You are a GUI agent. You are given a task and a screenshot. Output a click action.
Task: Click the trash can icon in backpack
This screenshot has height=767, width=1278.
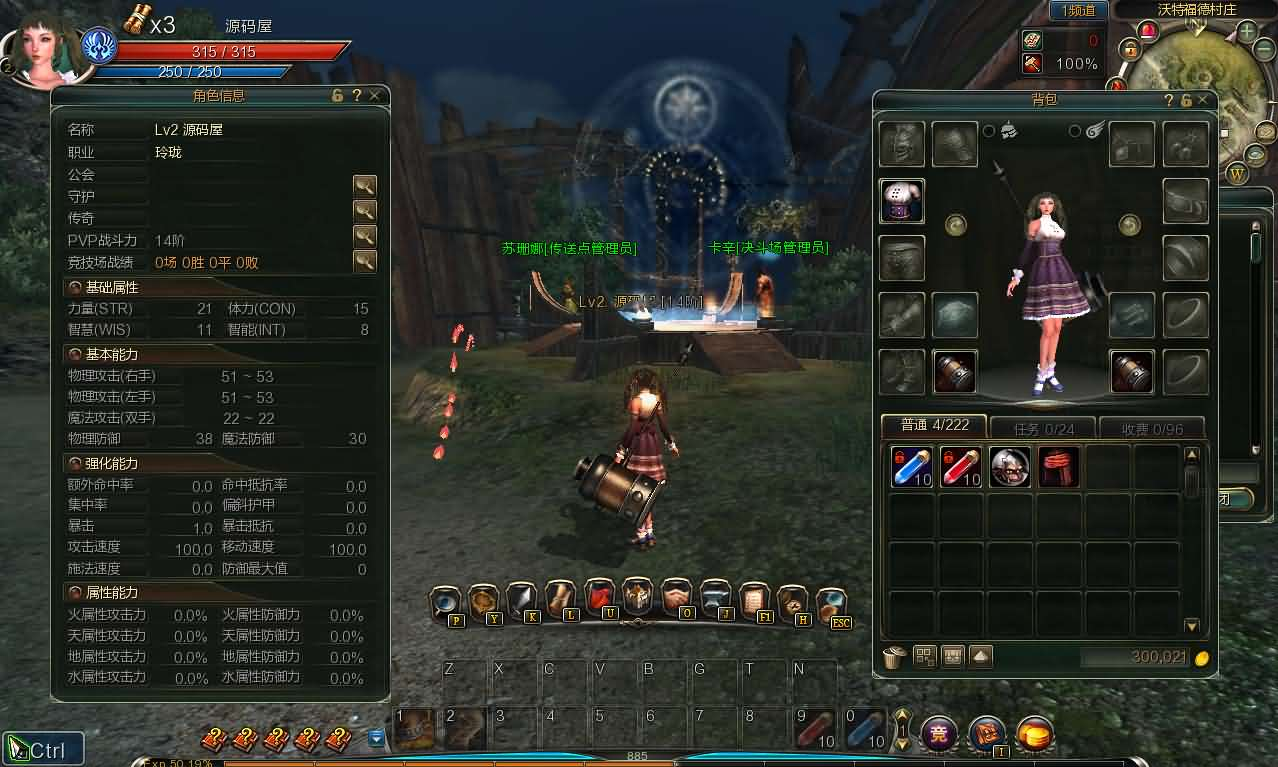(x=894, y=657)
